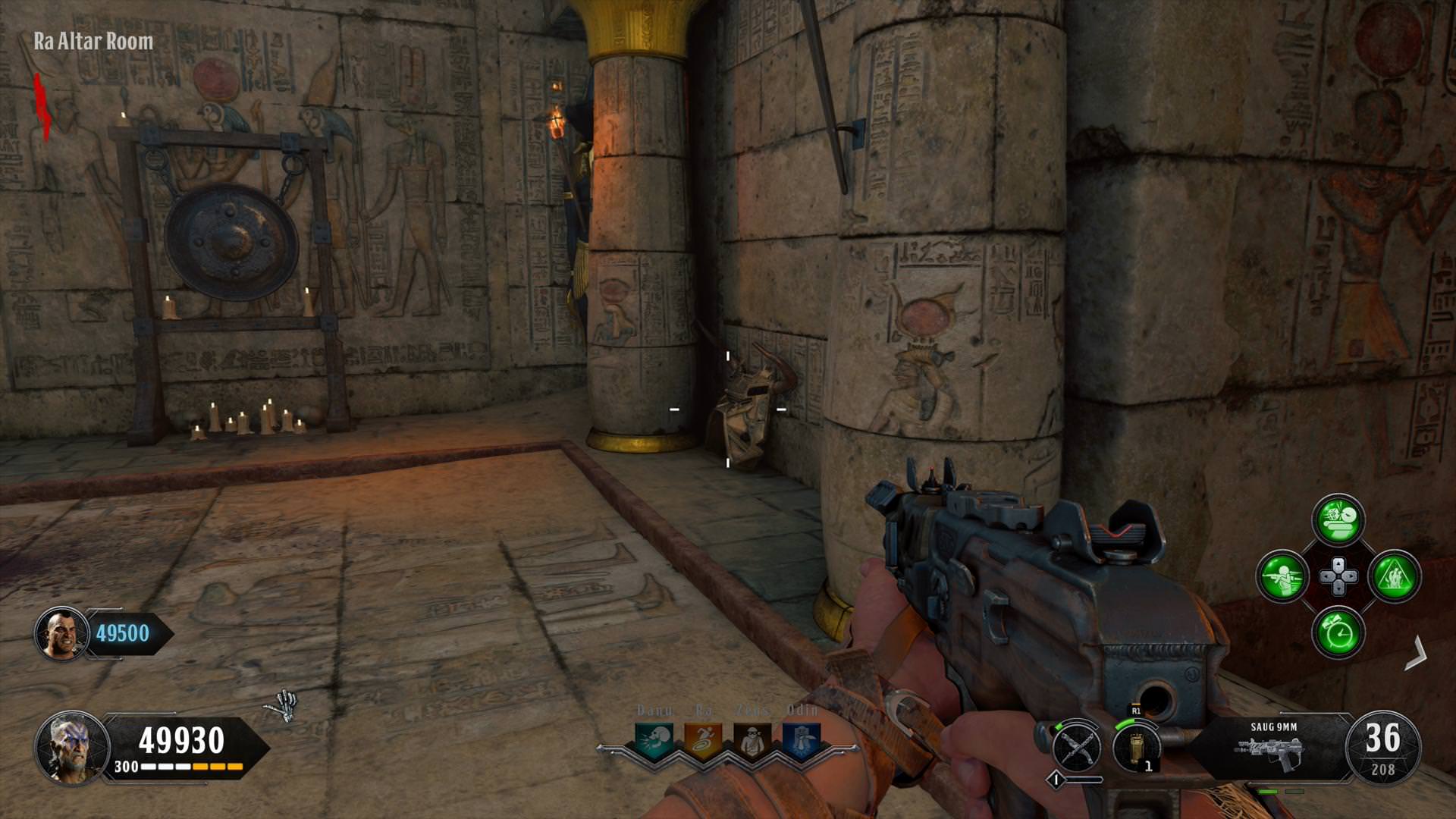Activate the green alarm clock elixir icon
Viewport: 1456px width, 819px height.
click(1338, 632)
